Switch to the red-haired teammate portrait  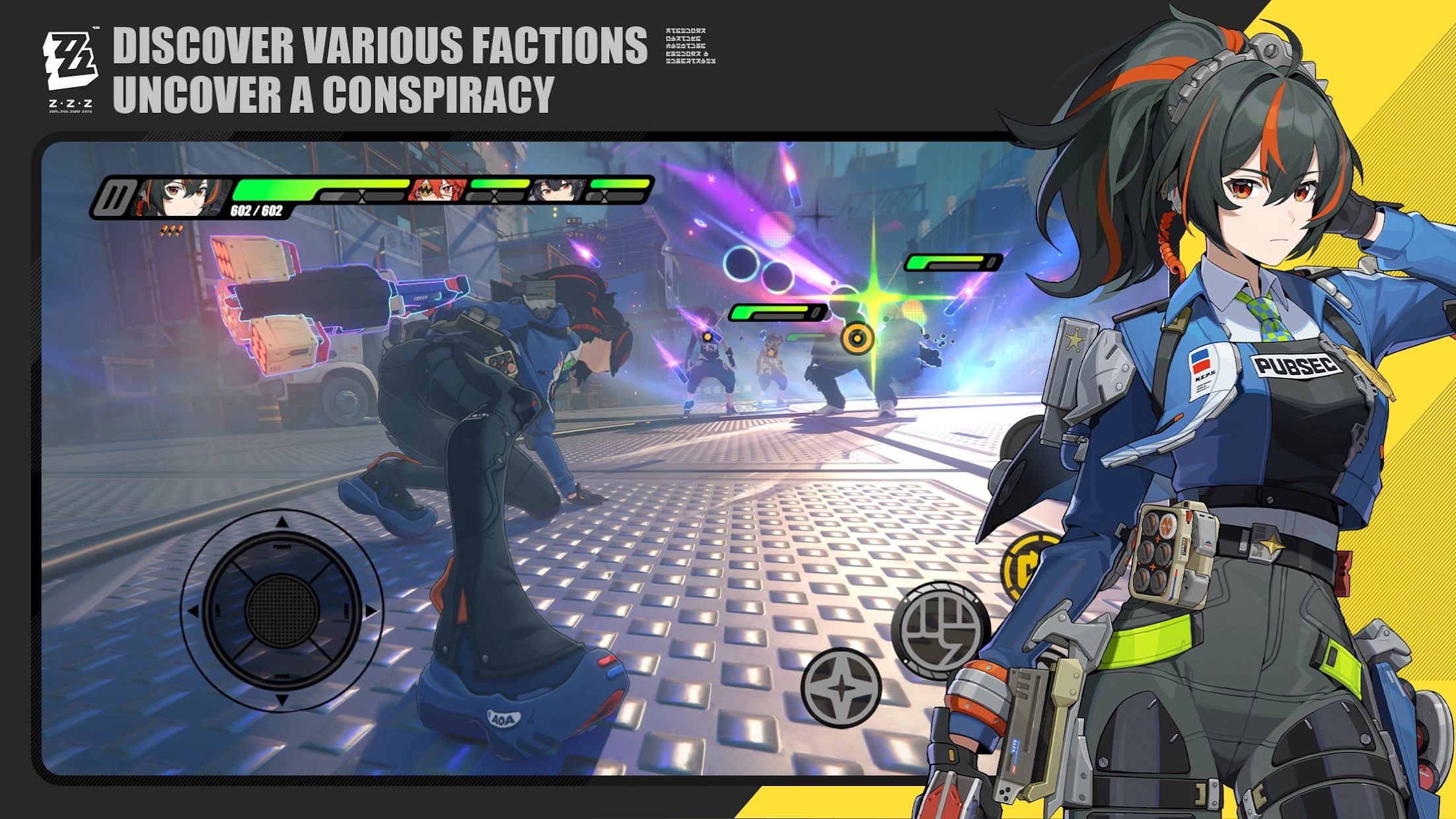tap(437, 191)
